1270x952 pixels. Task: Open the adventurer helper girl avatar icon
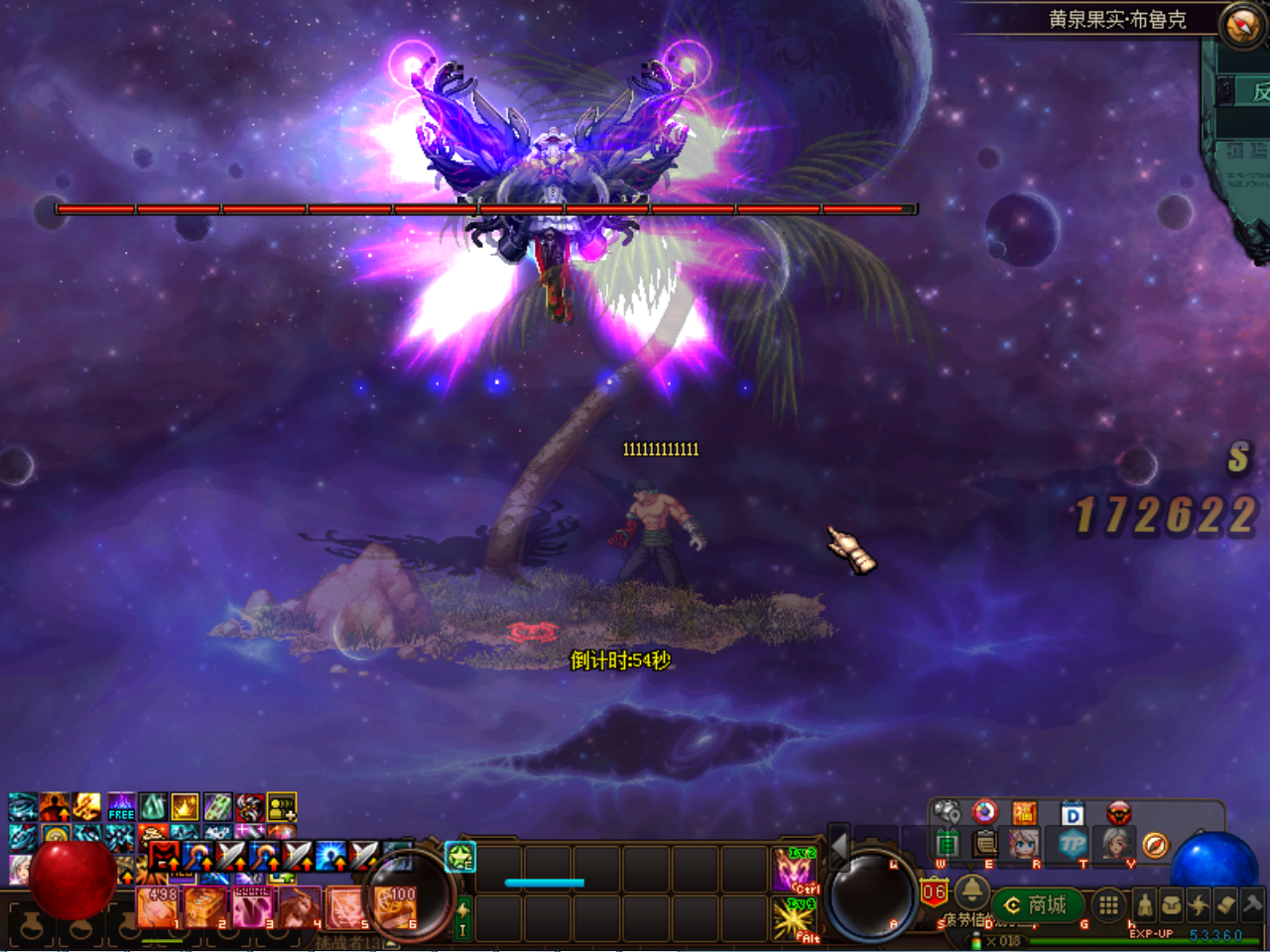(x=1023, y=845)
